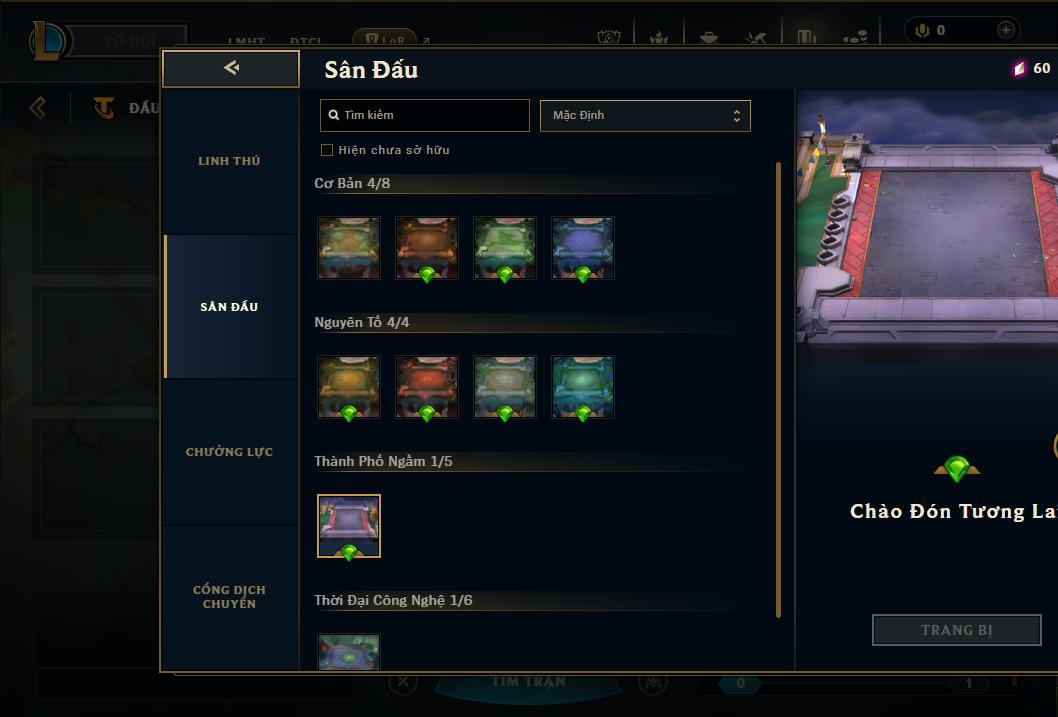Click the back arrow button
The image size is (1058, 717).
point(231,68)
